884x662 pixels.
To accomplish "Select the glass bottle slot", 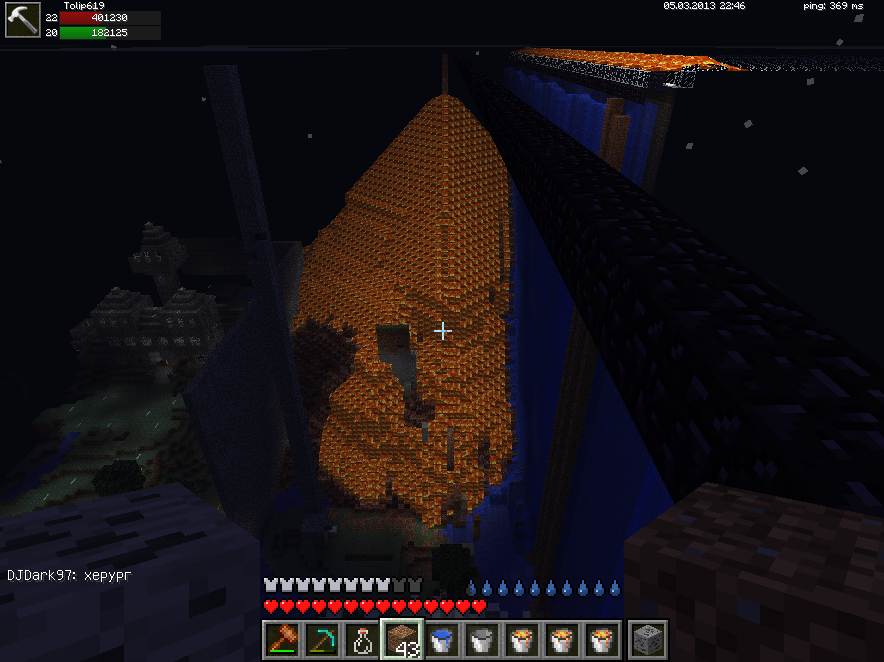I will click(361, 639).
